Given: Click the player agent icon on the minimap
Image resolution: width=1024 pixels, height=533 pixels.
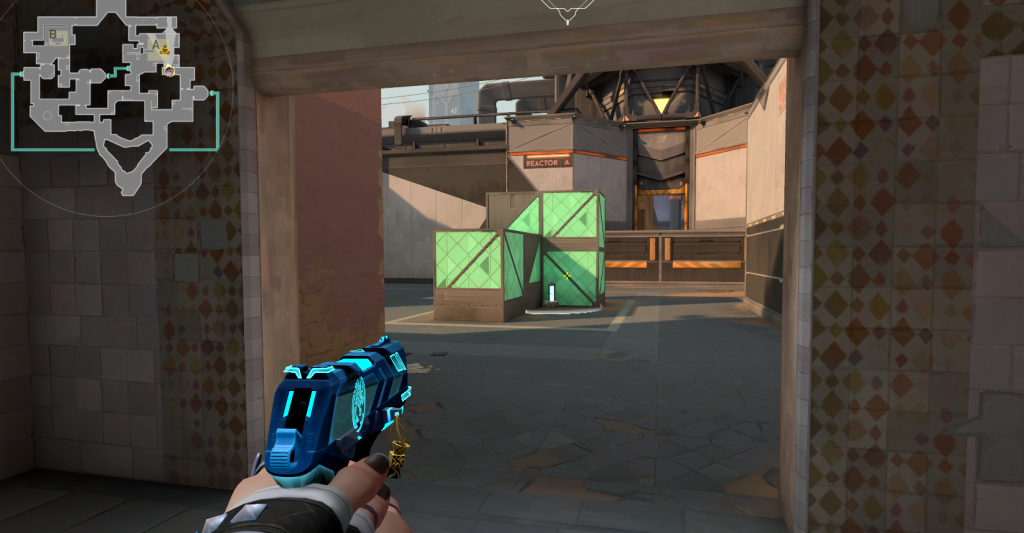Looking at the screenshot, I should click(169, 71).
